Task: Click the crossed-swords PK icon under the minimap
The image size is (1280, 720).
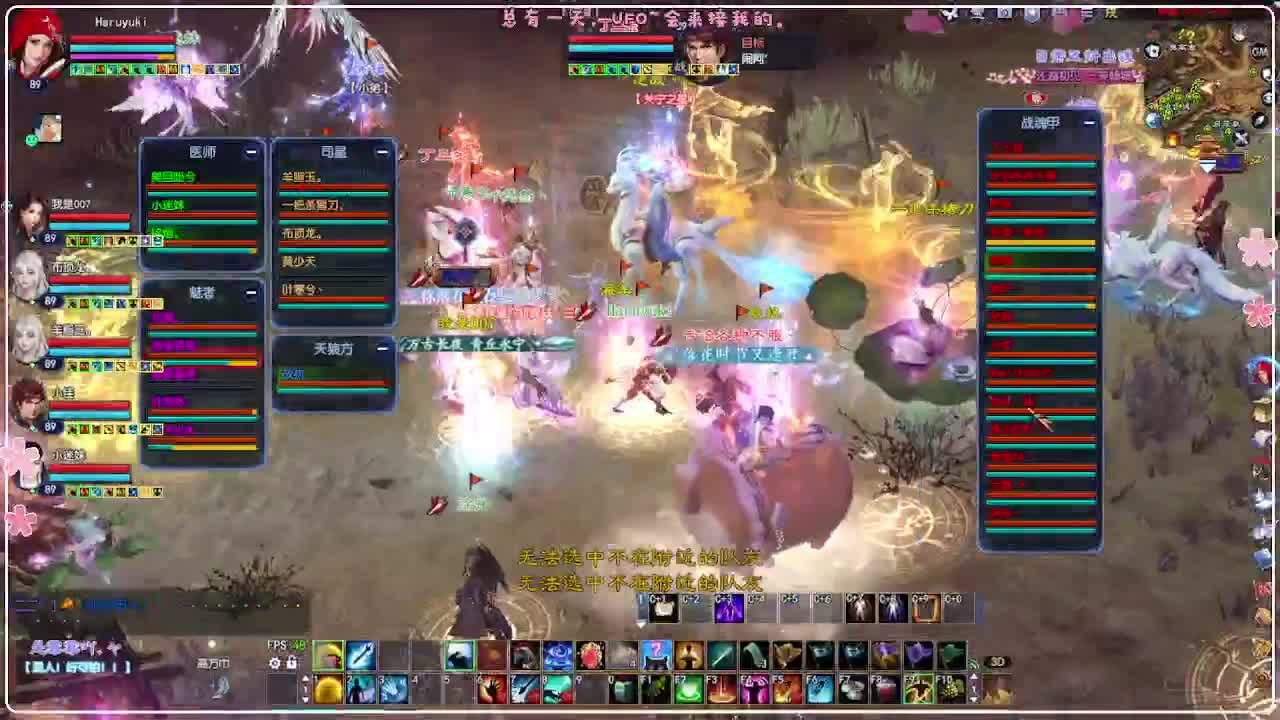Action: [1240, 136]
